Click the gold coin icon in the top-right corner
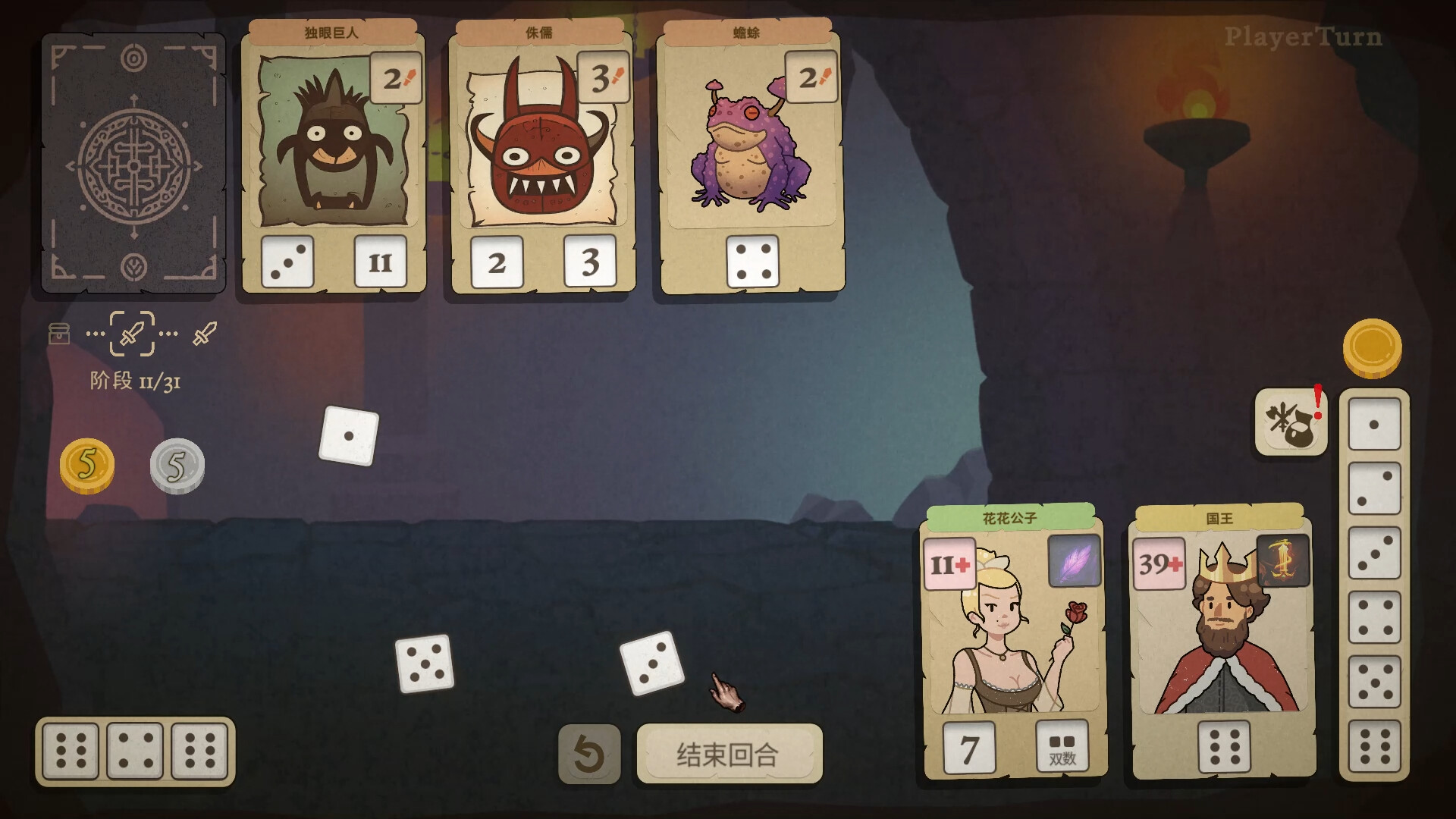The width and height of the screenshot is (1456, 819). [x=1374, y=346]
